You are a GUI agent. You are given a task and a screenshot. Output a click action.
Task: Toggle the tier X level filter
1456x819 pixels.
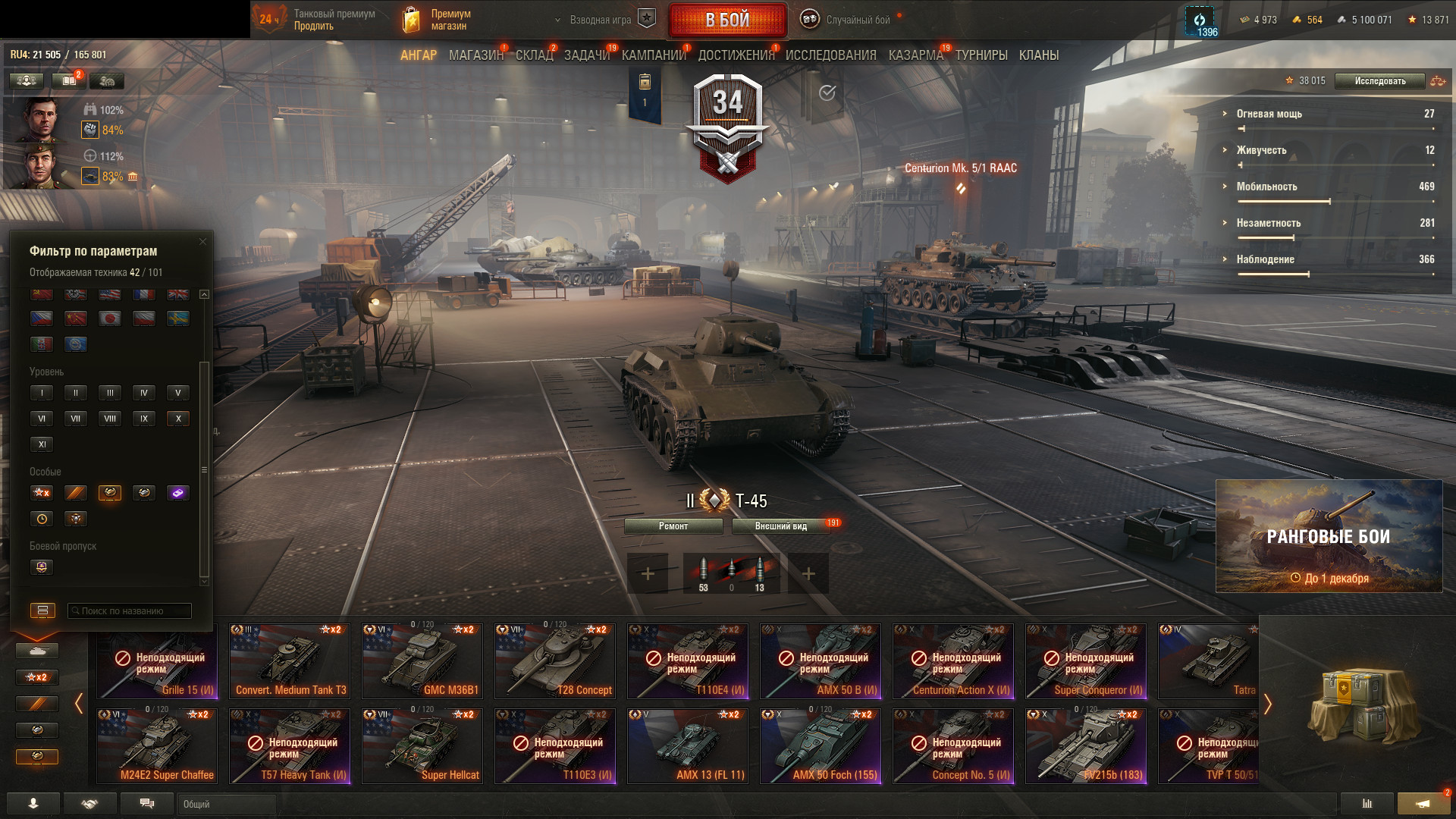(x=178, y=419)
